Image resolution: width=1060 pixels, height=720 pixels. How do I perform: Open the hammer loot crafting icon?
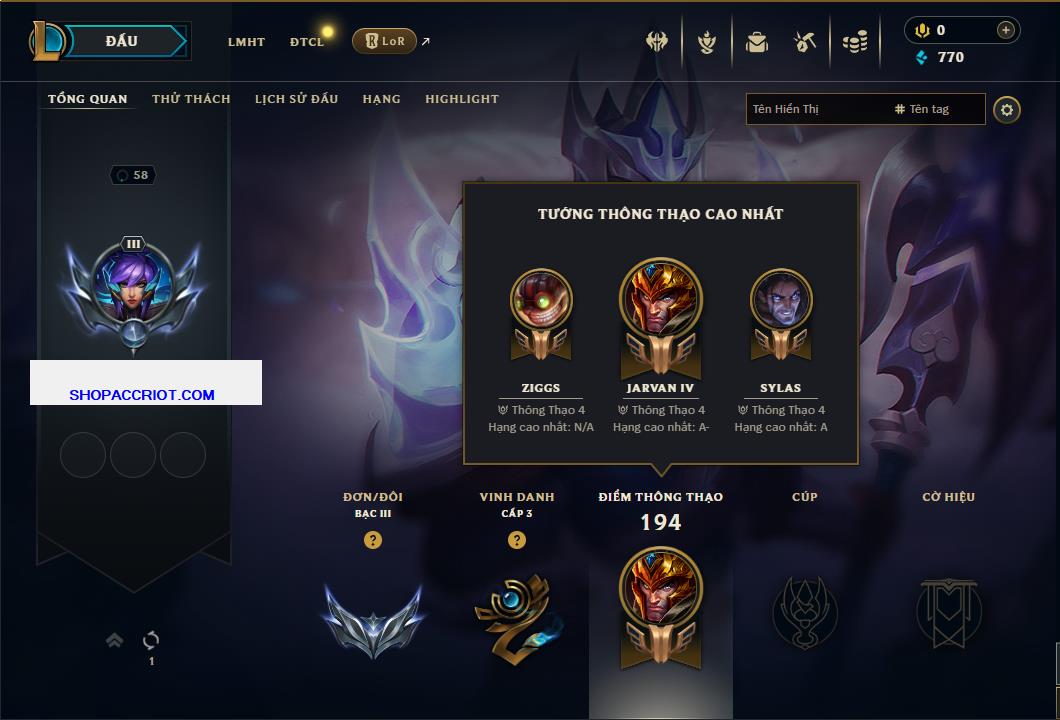pyautogui.click(x=805, y=42)
